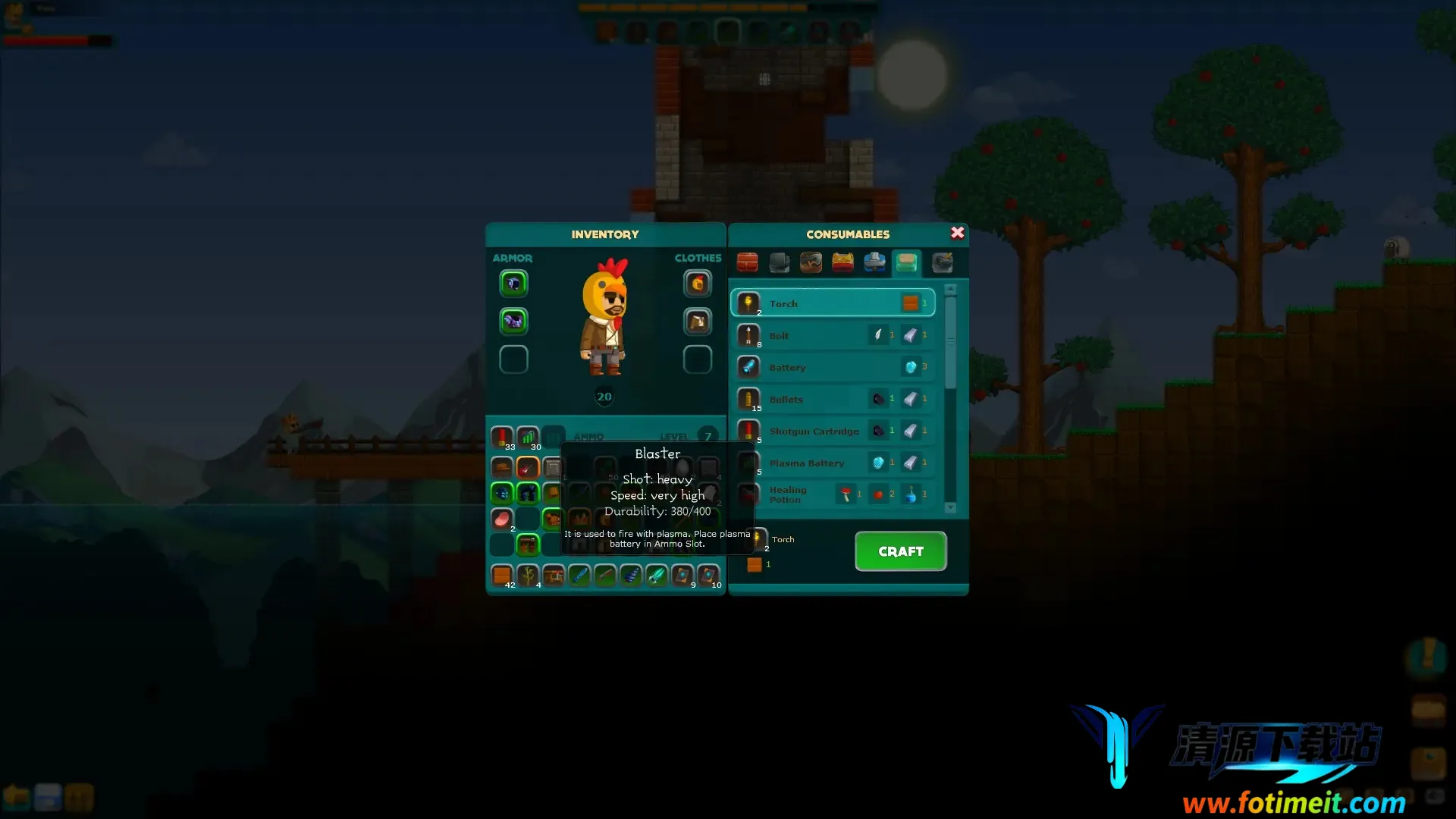Select the red shotgun shell ammo slot
The image size is (1456, 819).
pos(501,437)
